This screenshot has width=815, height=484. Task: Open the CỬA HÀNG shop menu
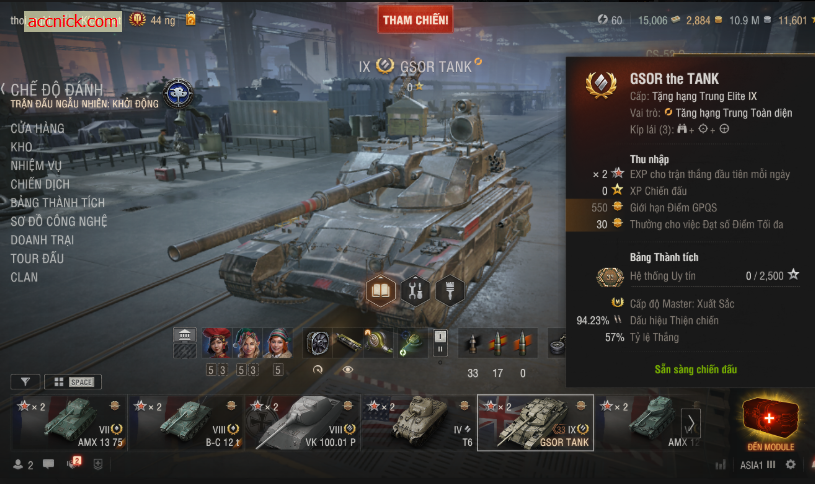click(x=37, y=129)
